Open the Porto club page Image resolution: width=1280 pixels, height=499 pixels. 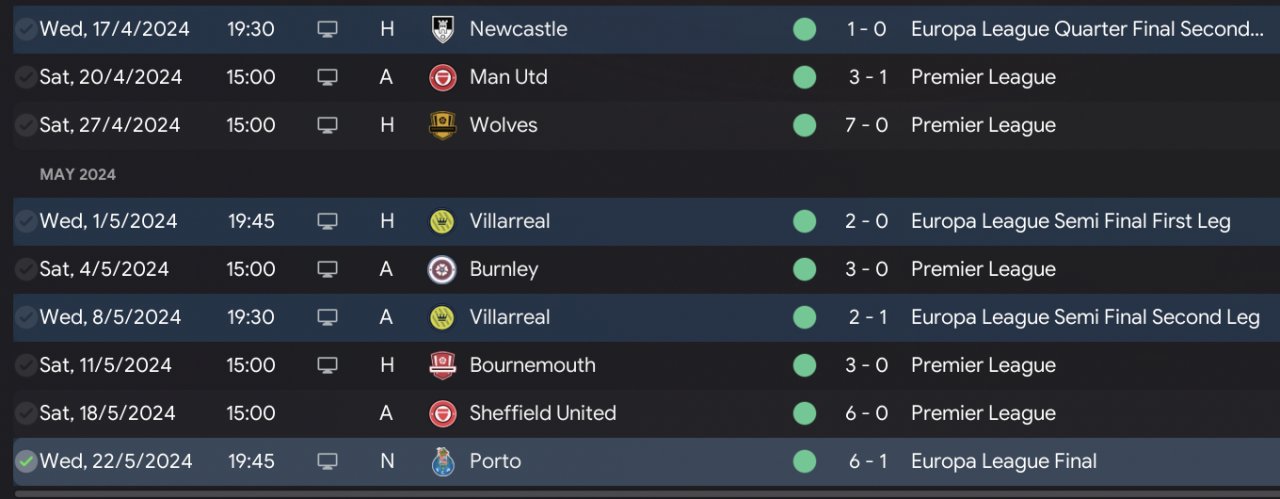(x=495, y=461)
